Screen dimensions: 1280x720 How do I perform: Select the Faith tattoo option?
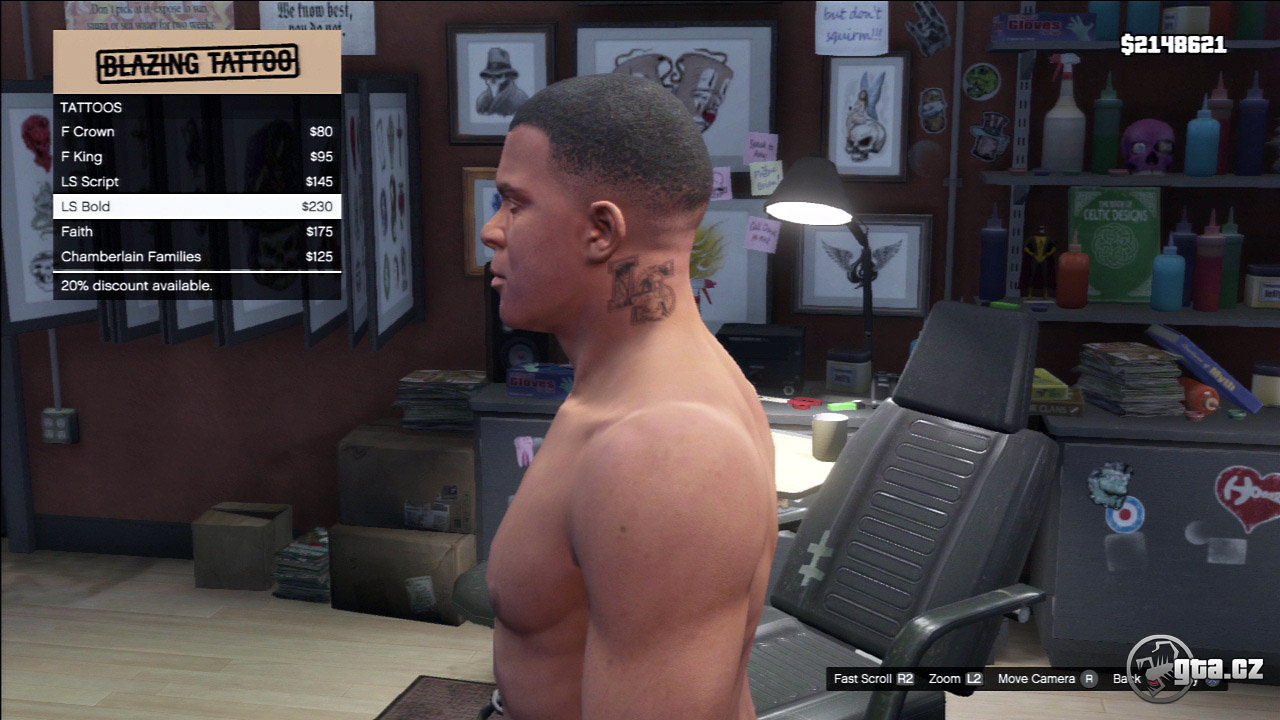[196, 232]
